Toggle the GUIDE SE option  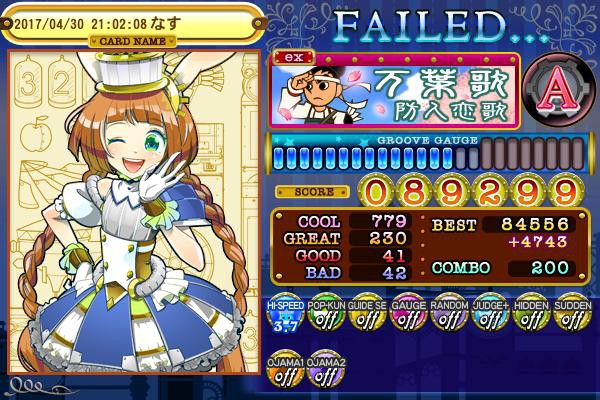click(x=362, y=317)
